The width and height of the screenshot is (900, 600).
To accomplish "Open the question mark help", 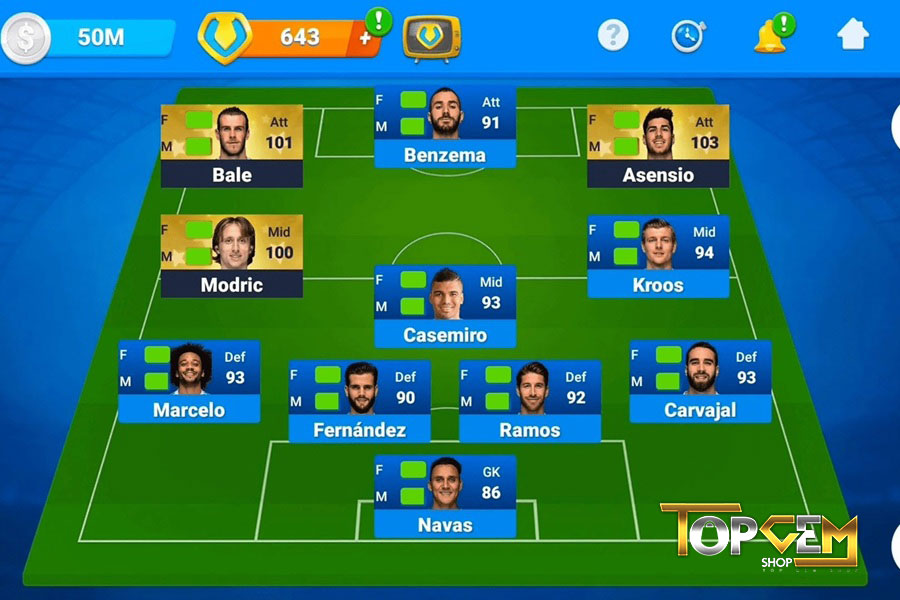I will click(613, 35).
